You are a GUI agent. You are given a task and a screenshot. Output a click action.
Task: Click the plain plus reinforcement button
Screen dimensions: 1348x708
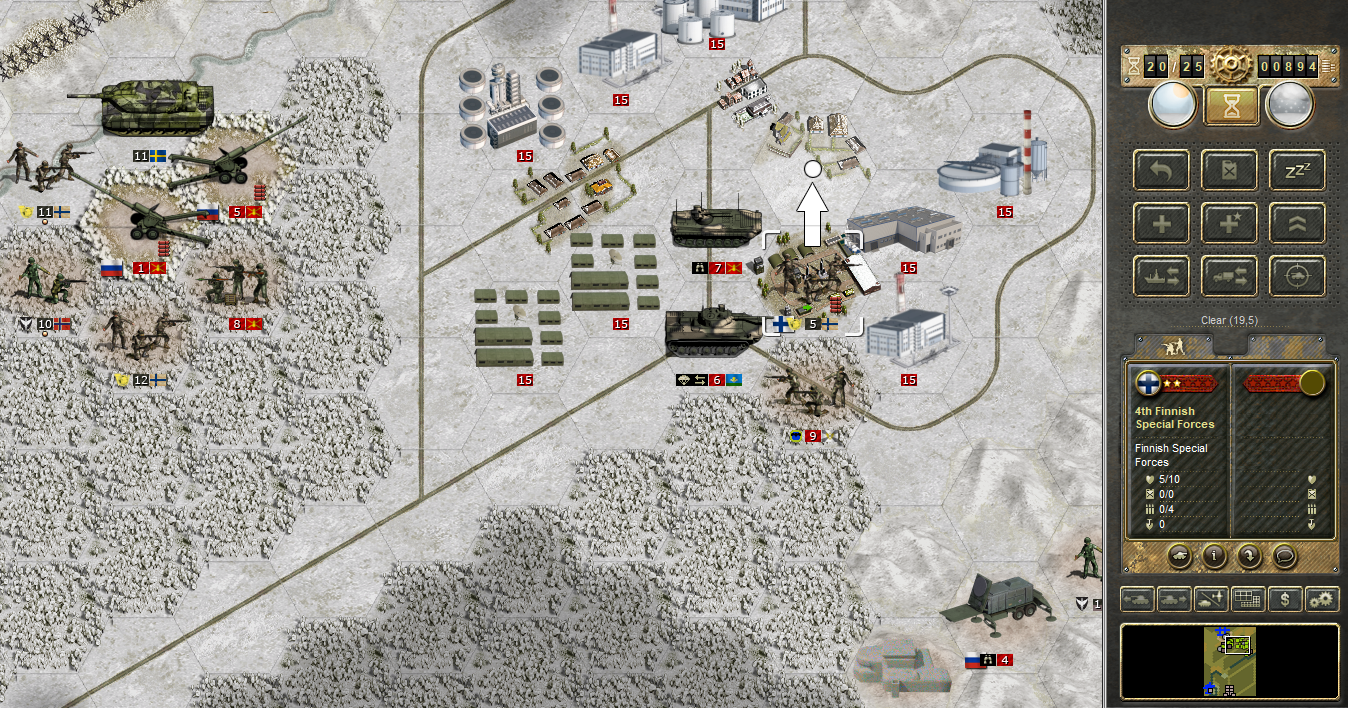click(1162, 223)
